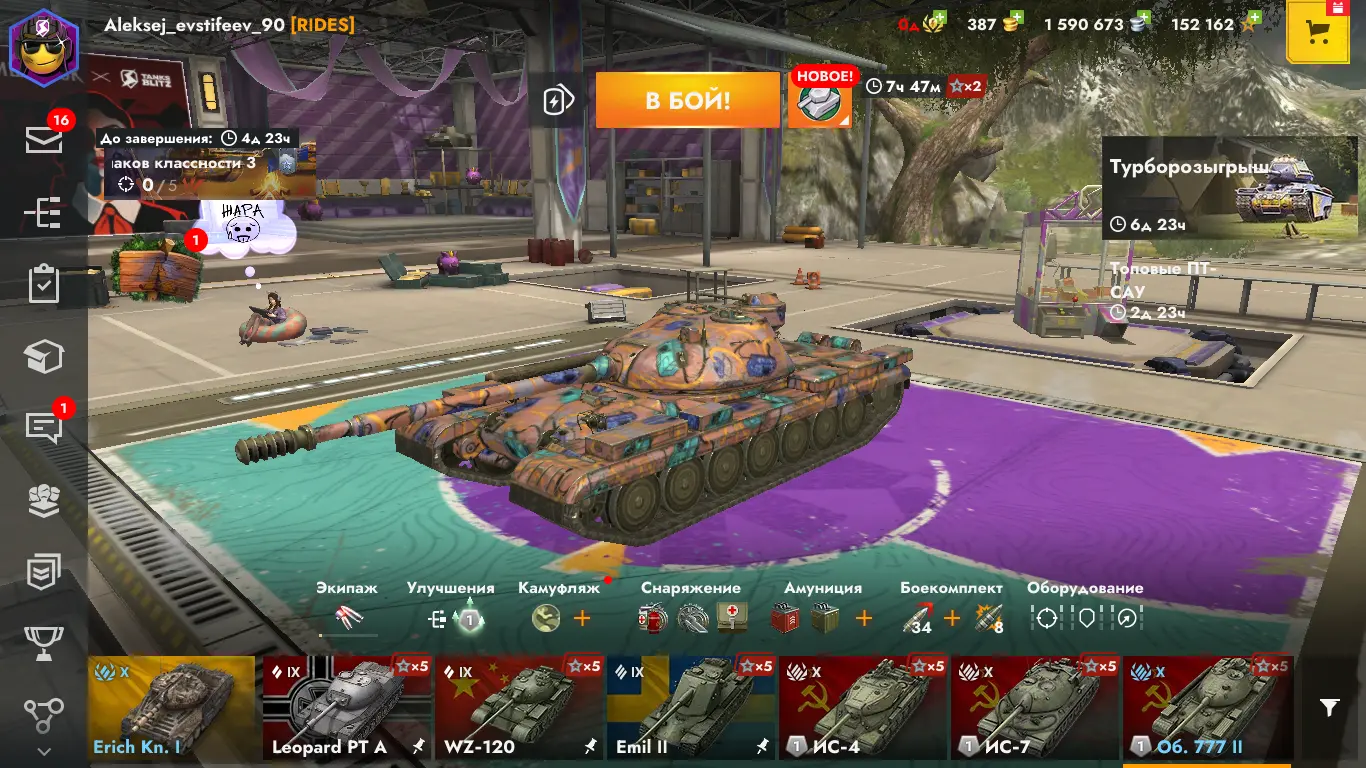1366x768 pixels.
Task: Open the player profile avatar
Action: [44, 45]
